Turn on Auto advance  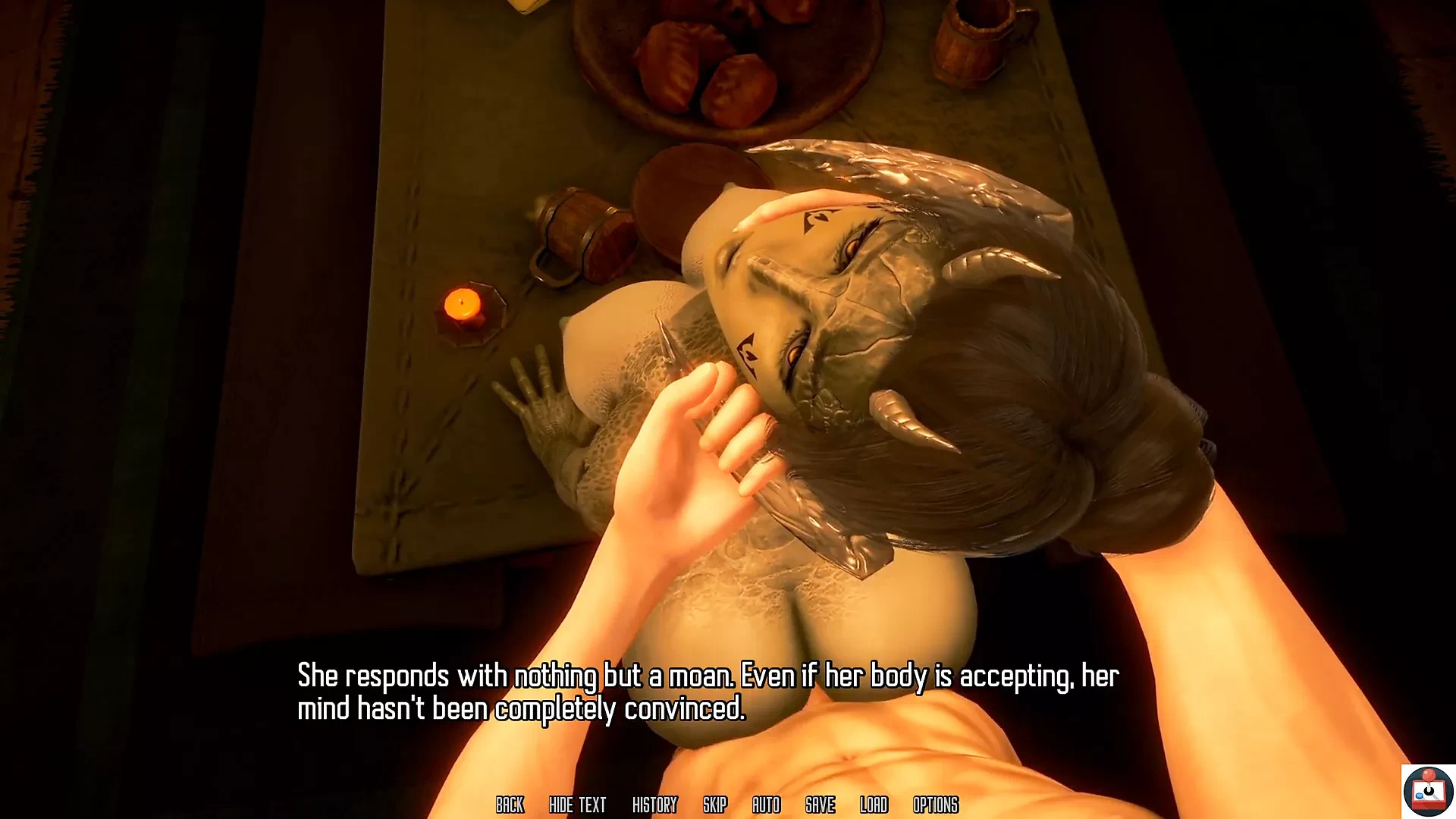pos(766,805)
